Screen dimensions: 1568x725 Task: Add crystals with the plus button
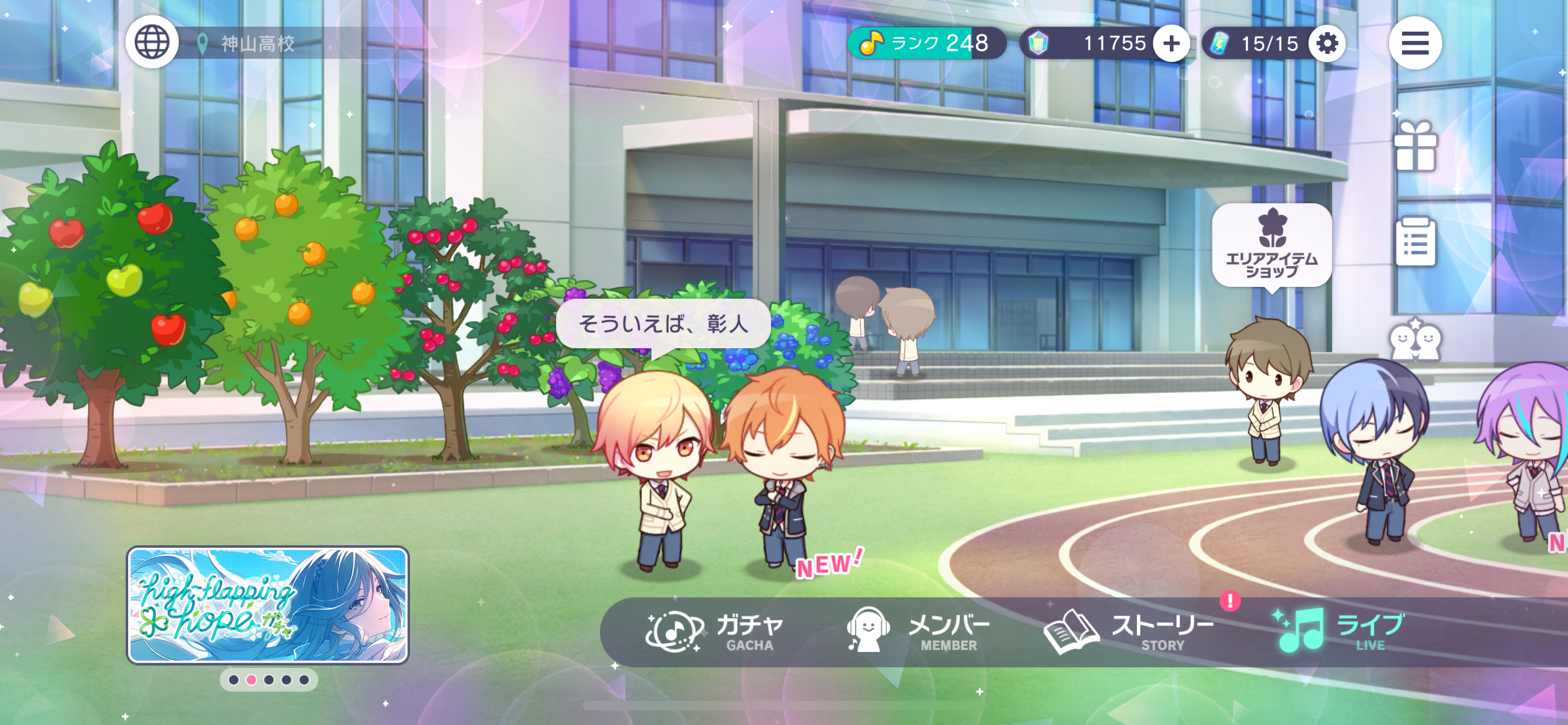[1171, 43]
